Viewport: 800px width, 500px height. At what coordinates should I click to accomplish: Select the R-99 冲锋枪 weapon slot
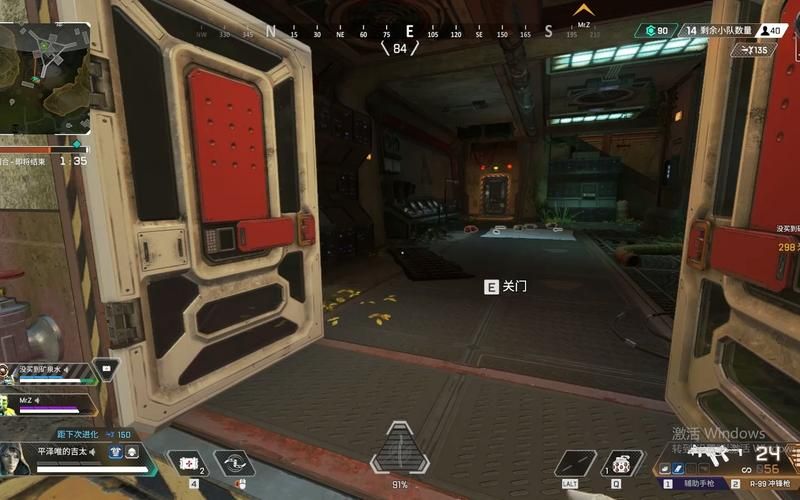click(x=765, y=482)
